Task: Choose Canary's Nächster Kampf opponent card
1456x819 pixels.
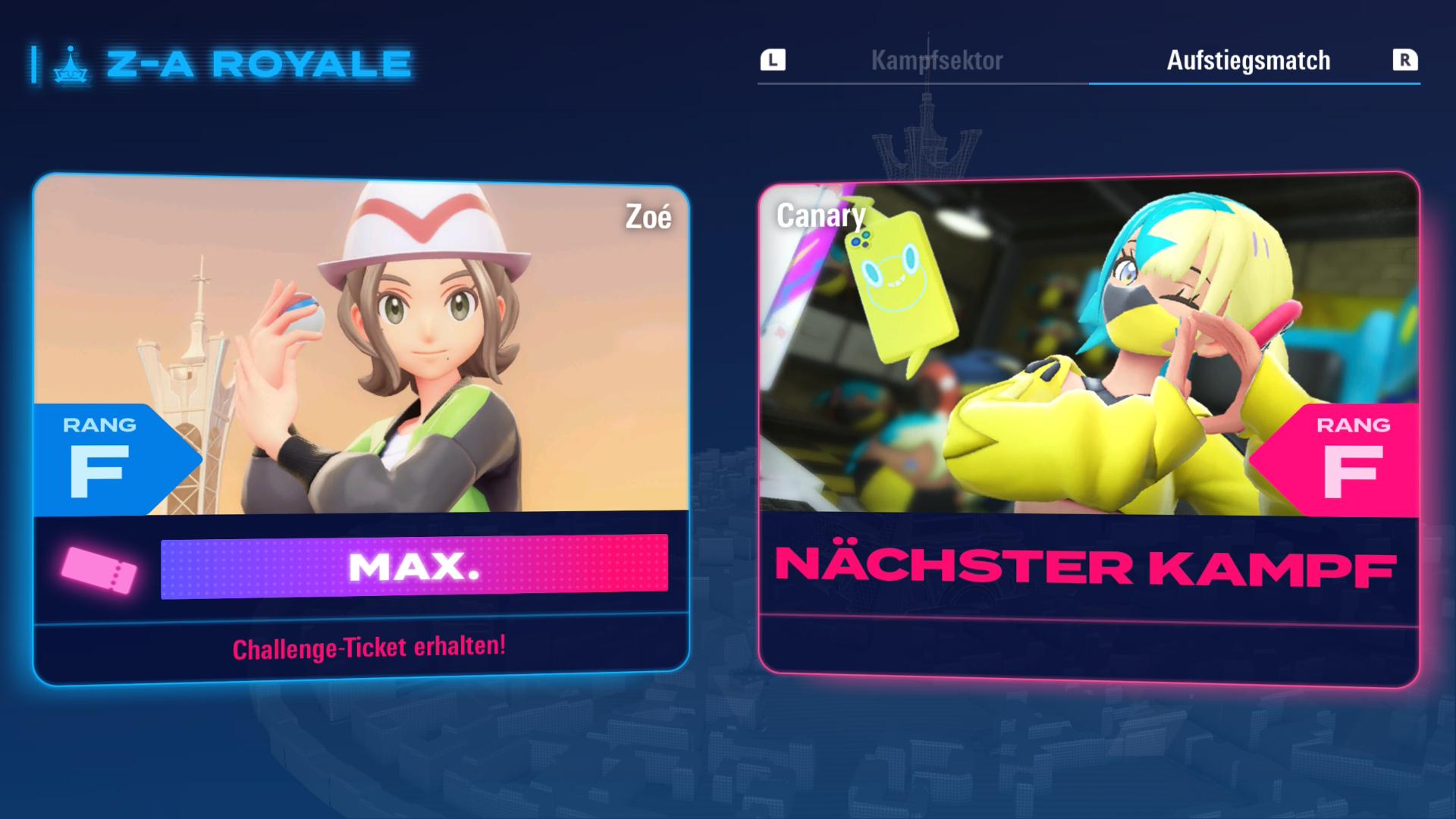Action: click(x=1088, y=428)
